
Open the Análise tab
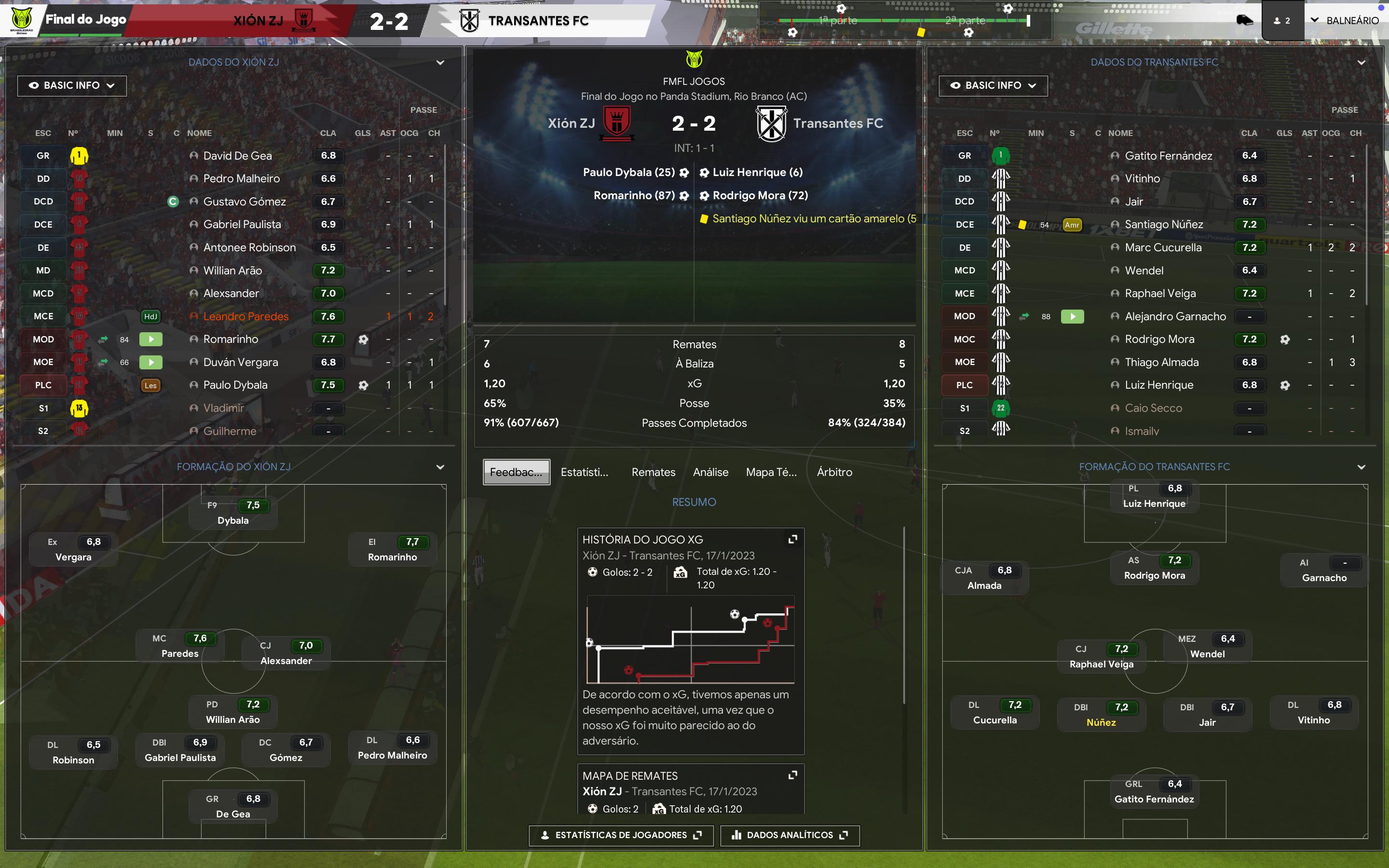pyautogui.click(x=710, y=472)
